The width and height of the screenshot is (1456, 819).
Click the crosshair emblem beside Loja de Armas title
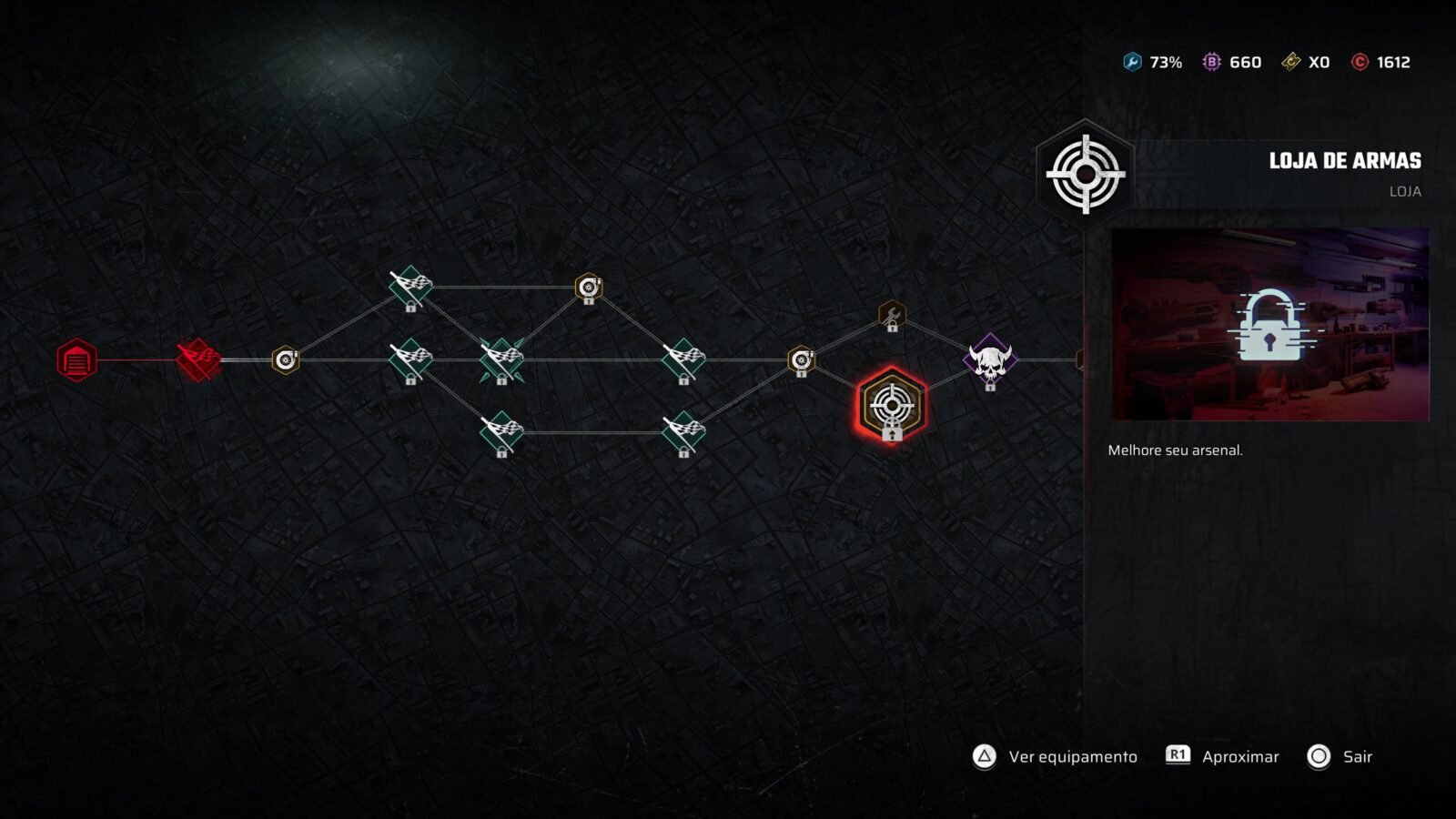coord(1085,174)
